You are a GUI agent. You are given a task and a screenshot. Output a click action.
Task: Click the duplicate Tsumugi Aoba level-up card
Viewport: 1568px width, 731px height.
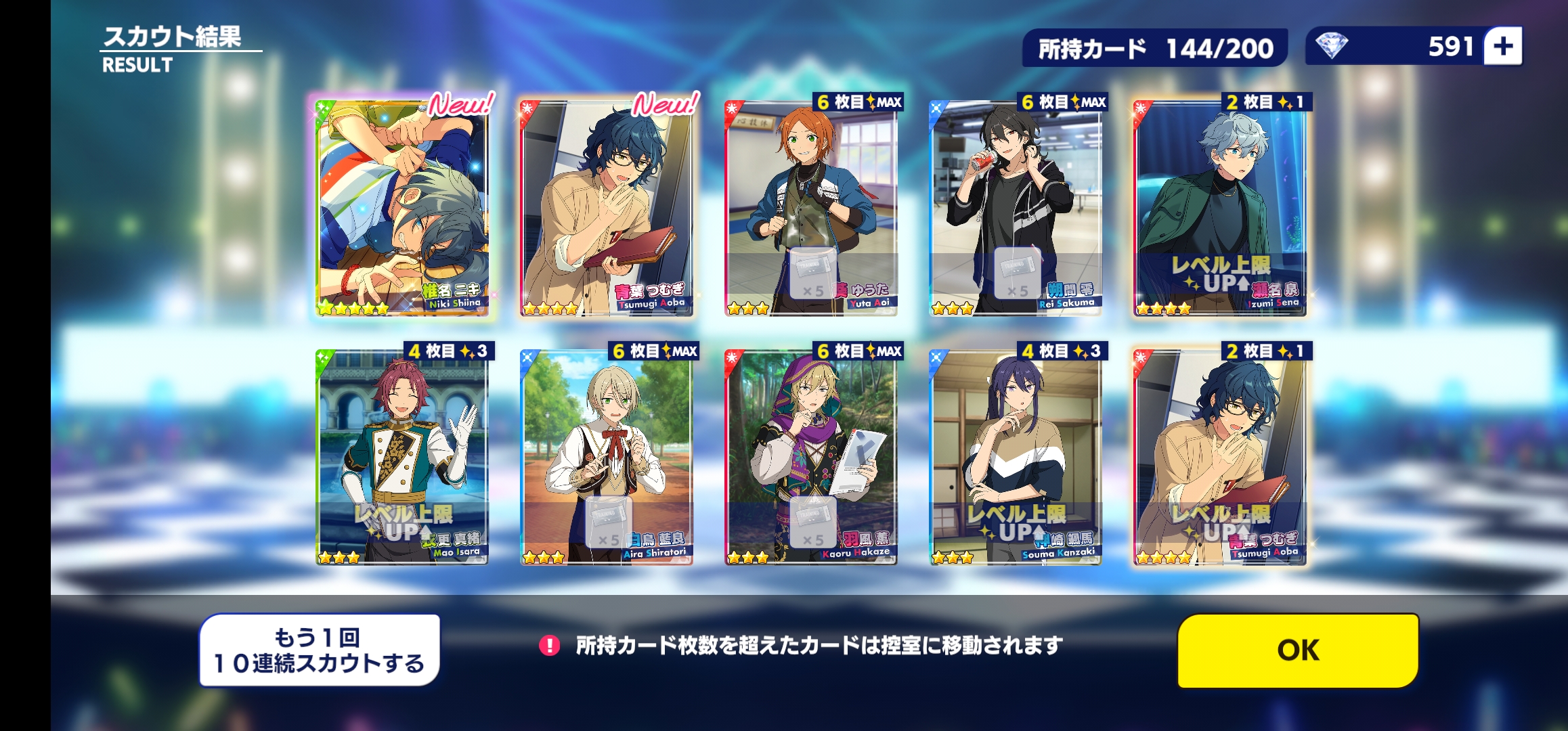pyautogui.click(x=1220, y=457)
